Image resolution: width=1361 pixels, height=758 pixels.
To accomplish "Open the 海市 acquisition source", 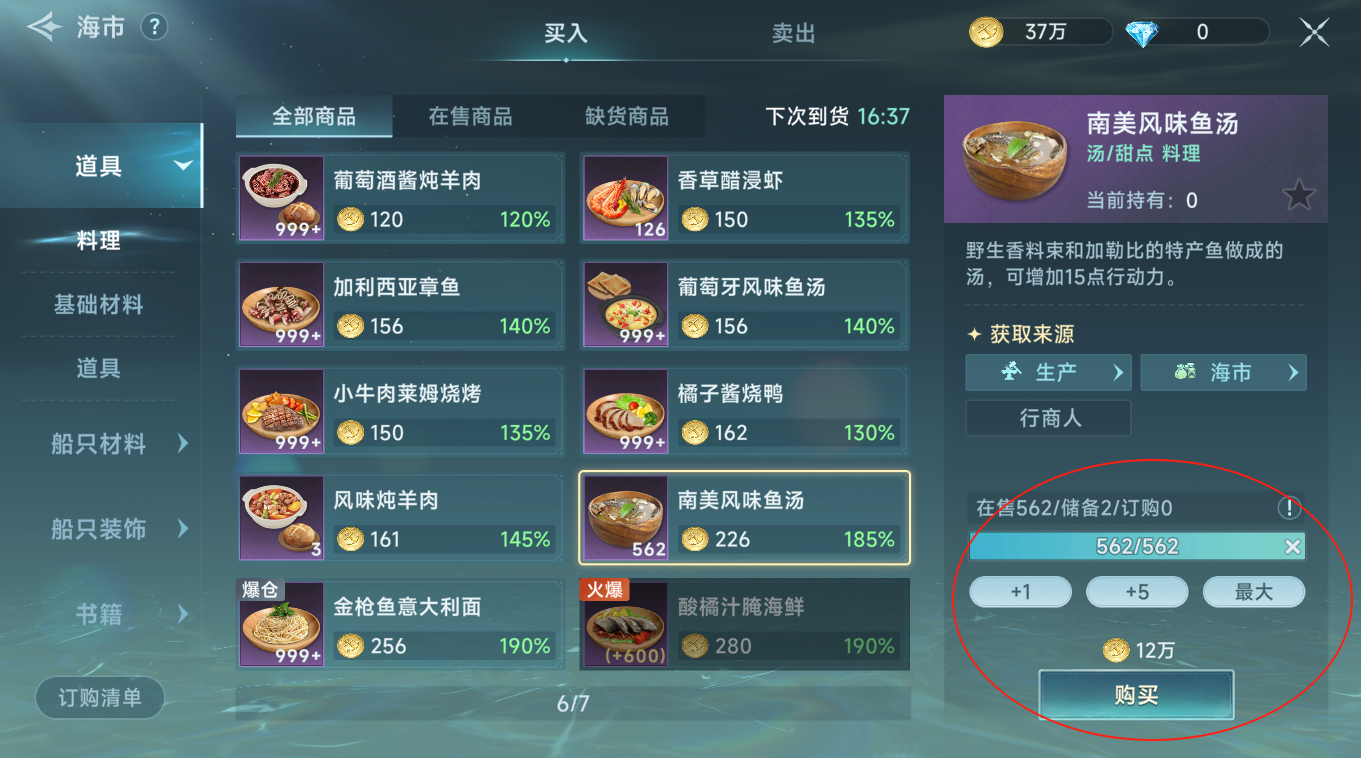I will [1223, 372].
